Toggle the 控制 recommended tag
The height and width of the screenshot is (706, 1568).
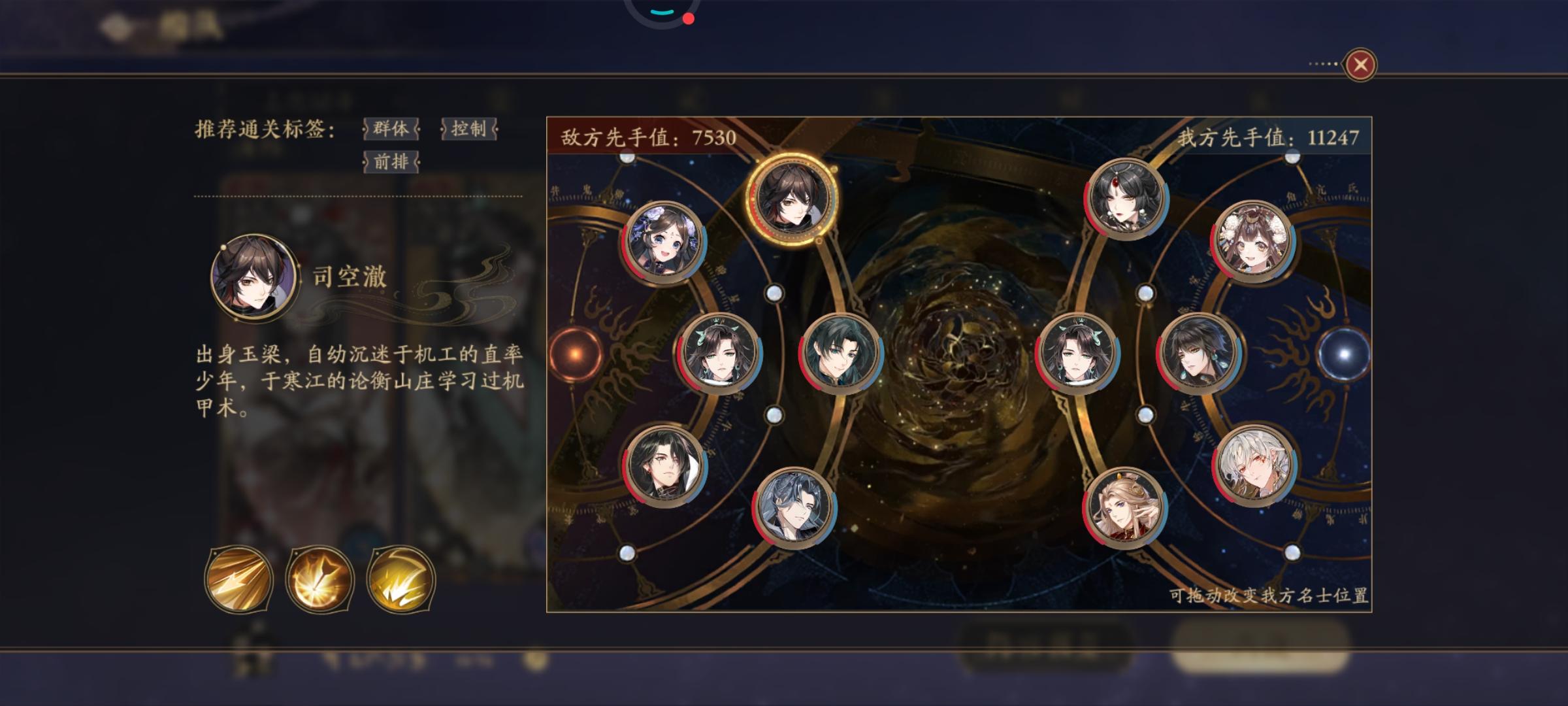pyautogui.click(x=470, y=130)
